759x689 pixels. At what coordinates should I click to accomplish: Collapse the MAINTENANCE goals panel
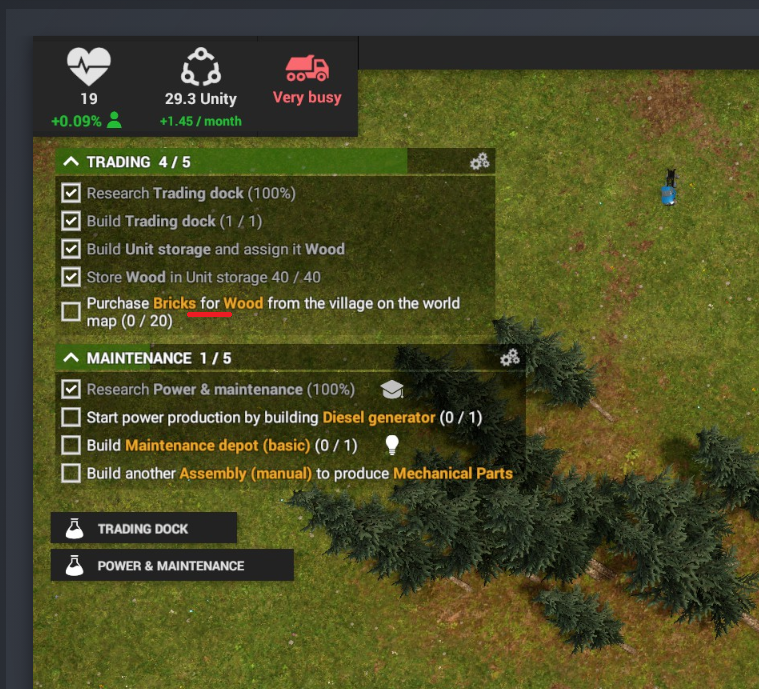[71, 358]
